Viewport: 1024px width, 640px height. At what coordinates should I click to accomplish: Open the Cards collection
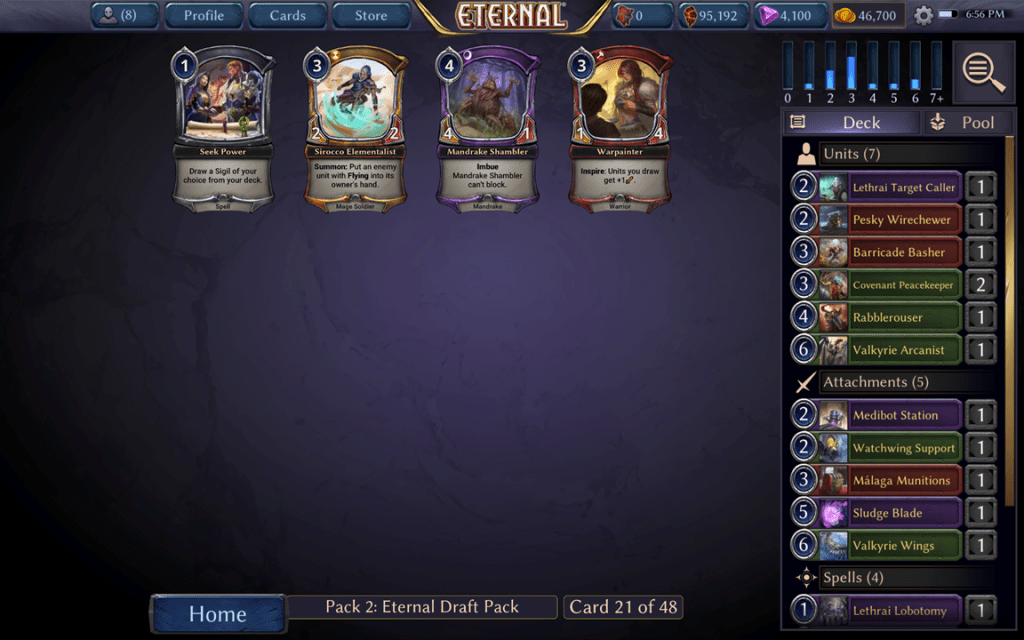click(x=287, y=15)
